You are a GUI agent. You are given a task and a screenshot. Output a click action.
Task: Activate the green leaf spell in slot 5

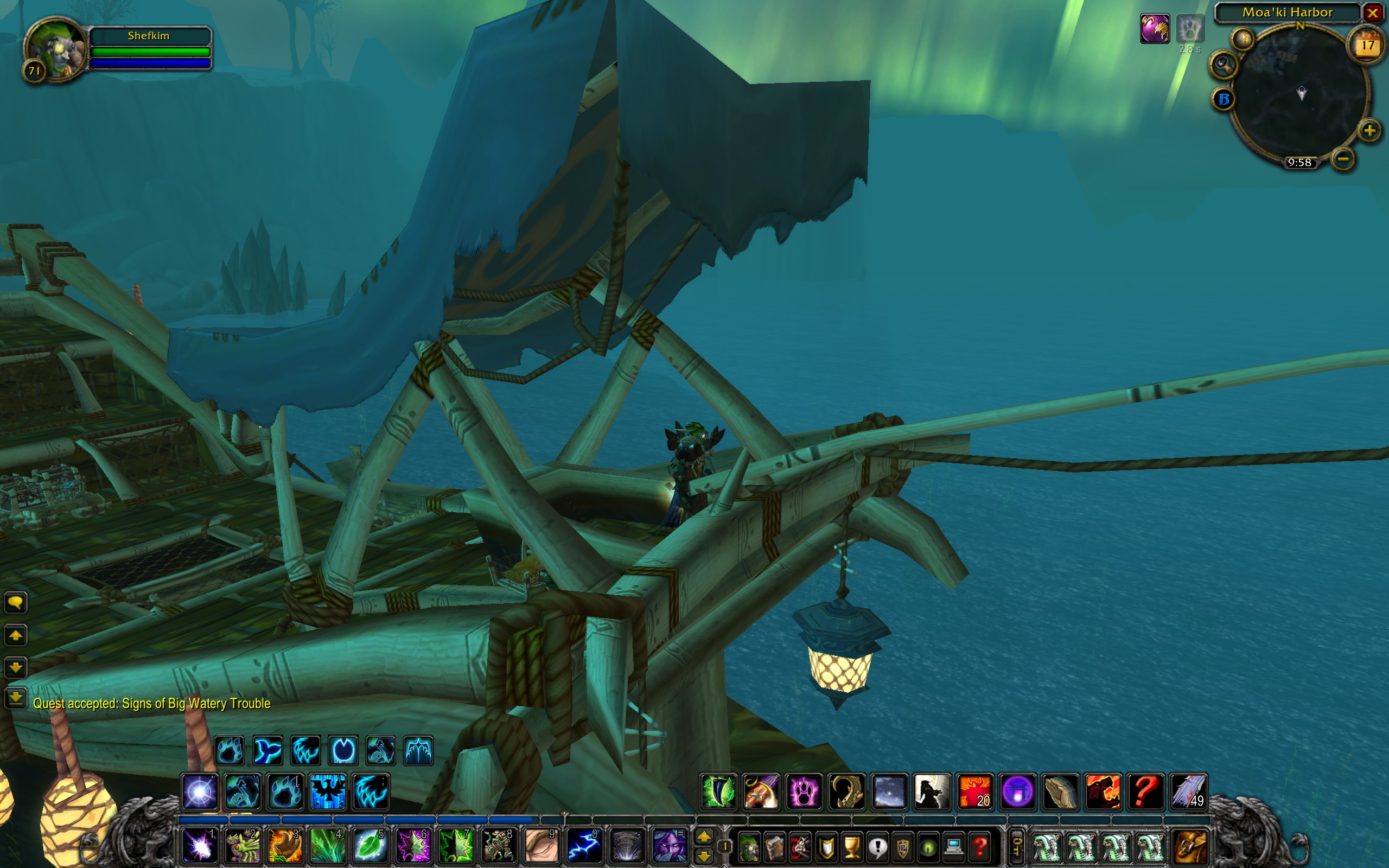369,846
